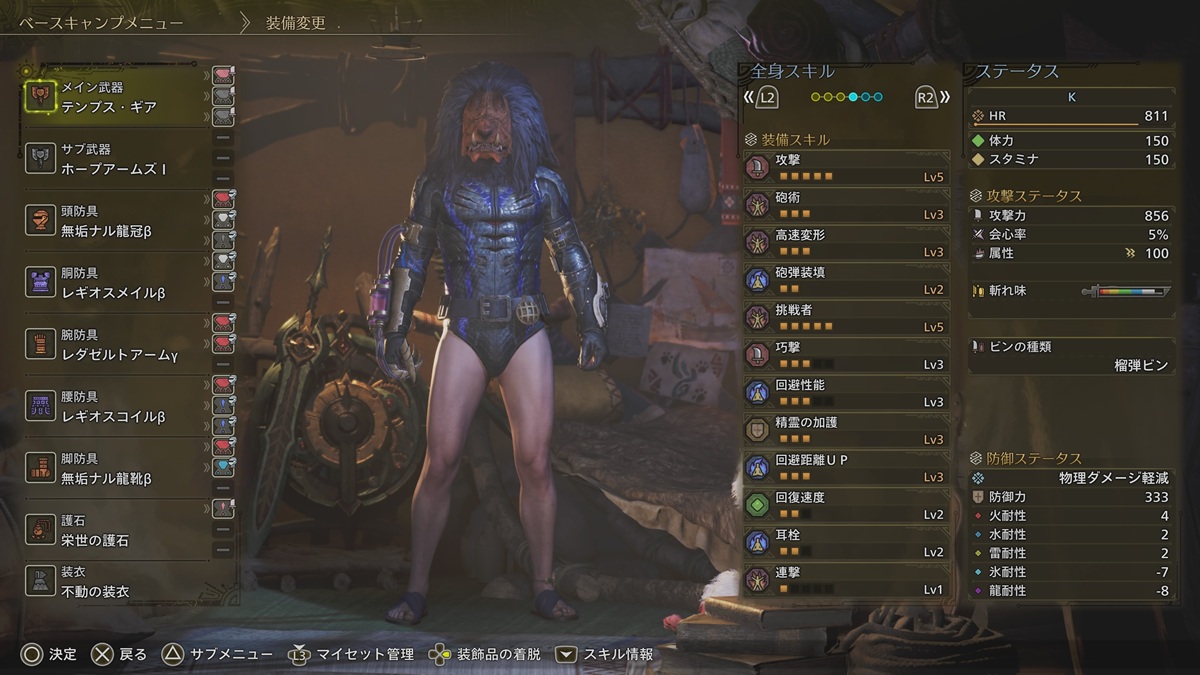Select sub weapon ホープアームズ I
Screen dimensions: 1200x675
point(115,160)
